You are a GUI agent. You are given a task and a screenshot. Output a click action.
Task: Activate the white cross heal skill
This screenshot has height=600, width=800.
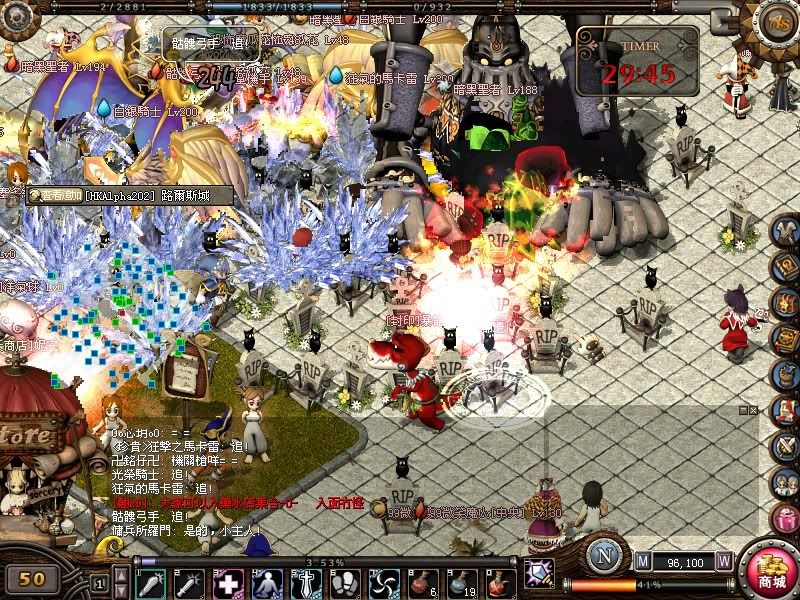tap(230, 582)
